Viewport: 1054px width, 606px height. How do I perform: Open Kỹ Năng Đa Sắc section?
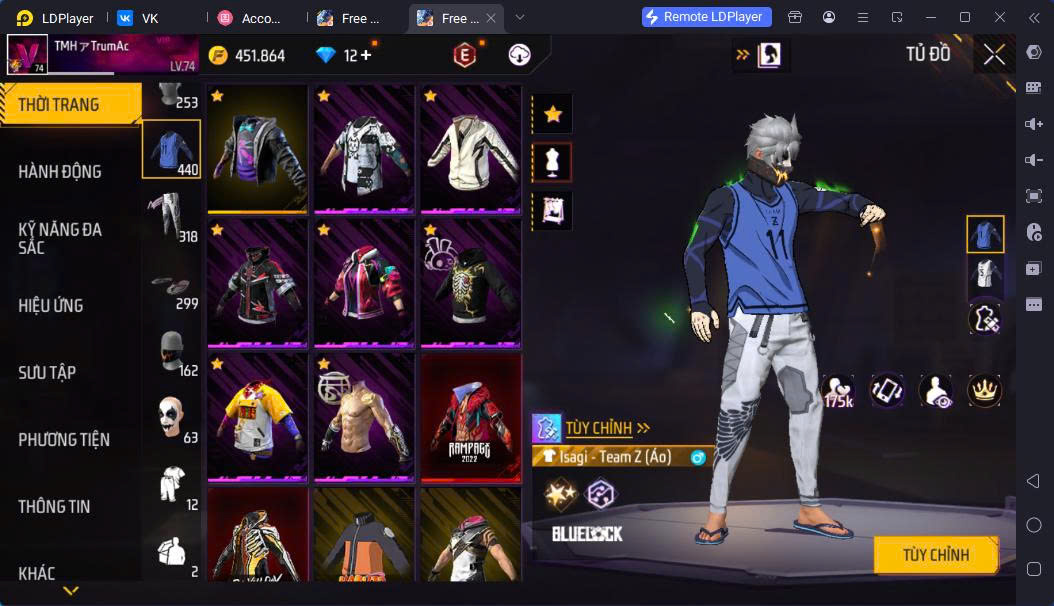pyautogui.click(x=60, y=238)
